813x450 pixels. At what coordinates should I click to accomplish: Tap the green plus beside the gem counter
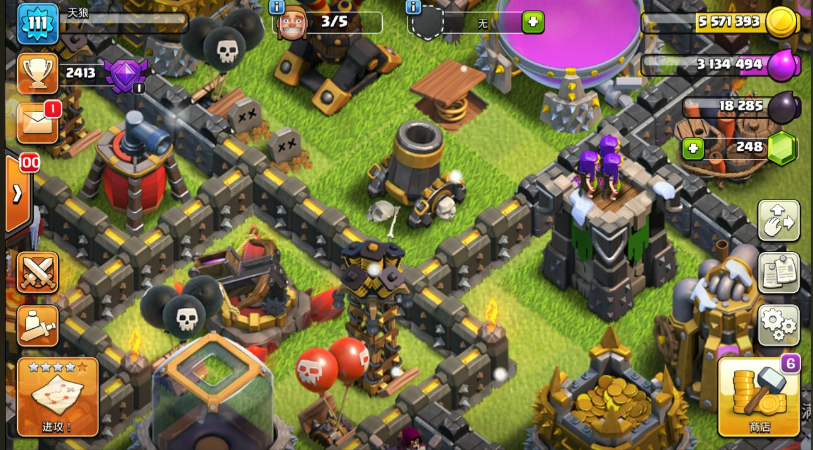pos(692,148)
